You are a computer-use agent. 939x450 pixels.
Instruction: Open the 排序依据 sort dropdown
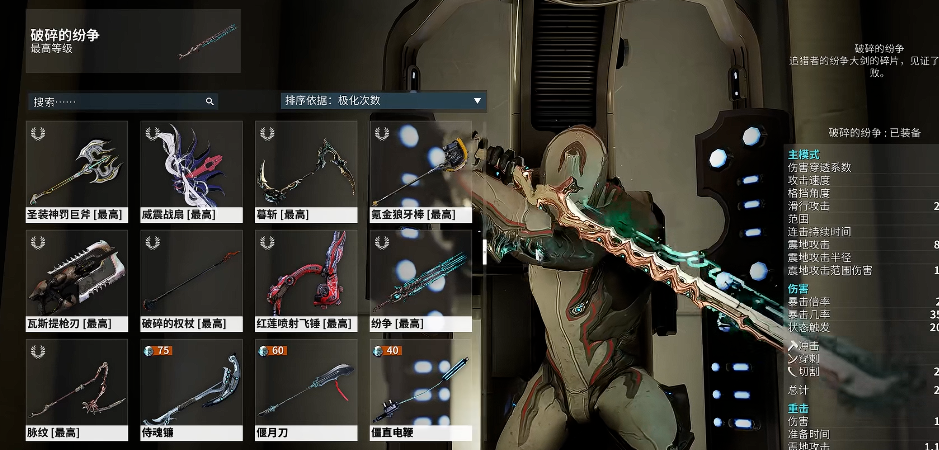pos(383,100)
